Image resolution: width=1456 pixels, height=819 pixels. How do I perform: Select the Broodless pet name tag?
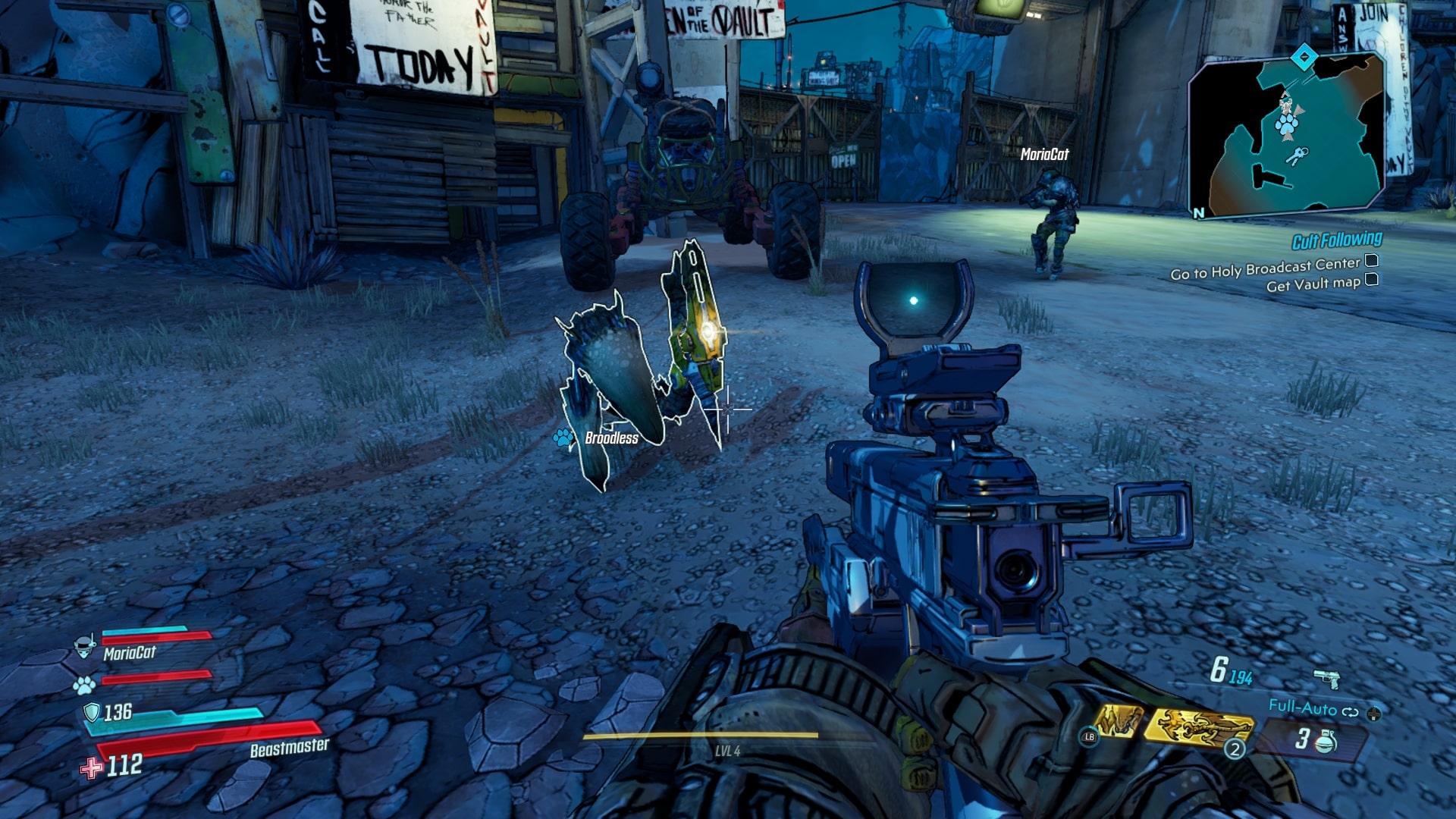[611, 438]
